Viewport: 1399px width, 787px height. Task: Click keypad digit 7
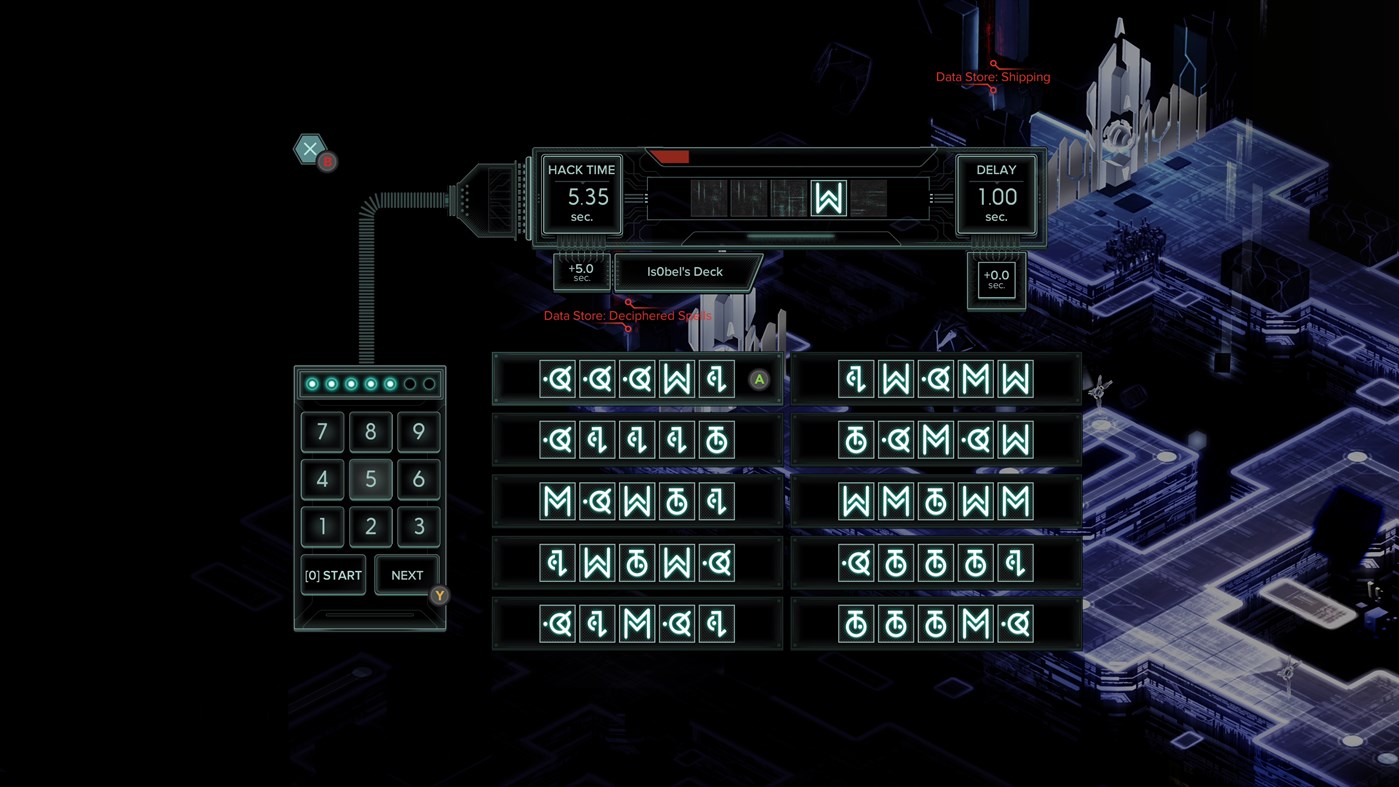point(322,432)
